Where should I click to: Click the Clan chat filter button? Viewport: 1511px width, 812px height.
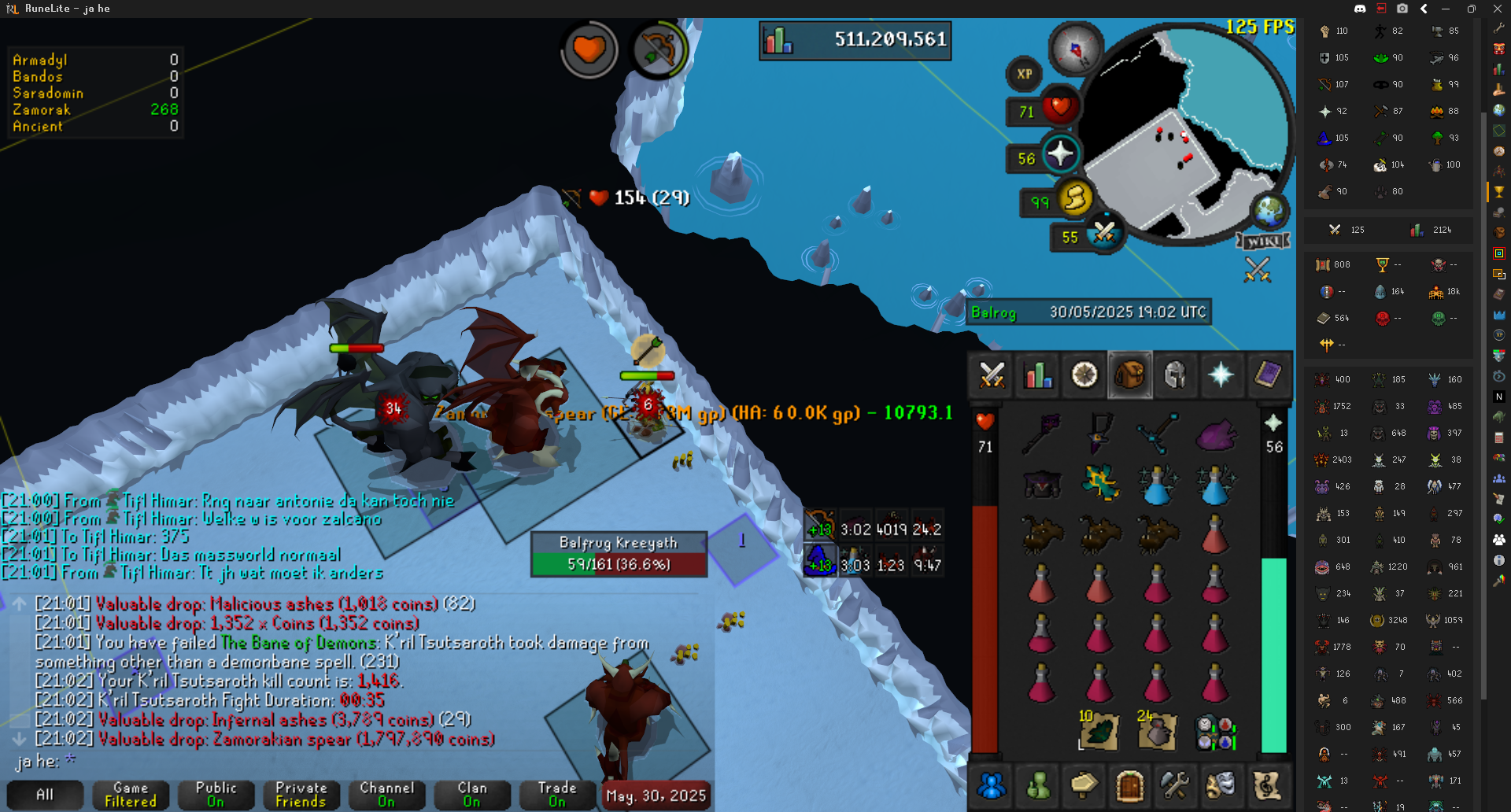tap(471, 795)
